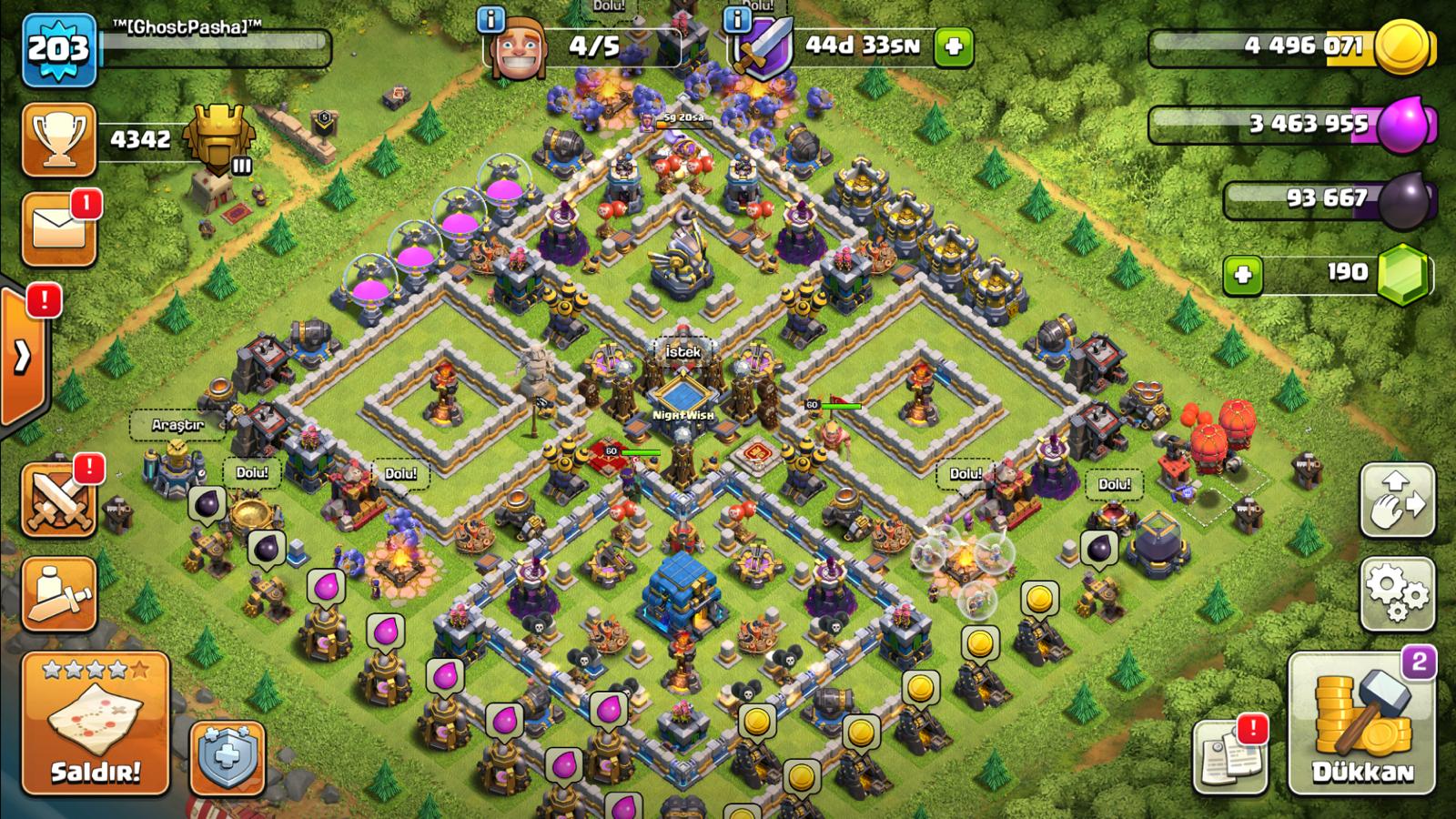1456x819 pixels.
Task: Extend shield with the green plus
Action: coord(954,46)
